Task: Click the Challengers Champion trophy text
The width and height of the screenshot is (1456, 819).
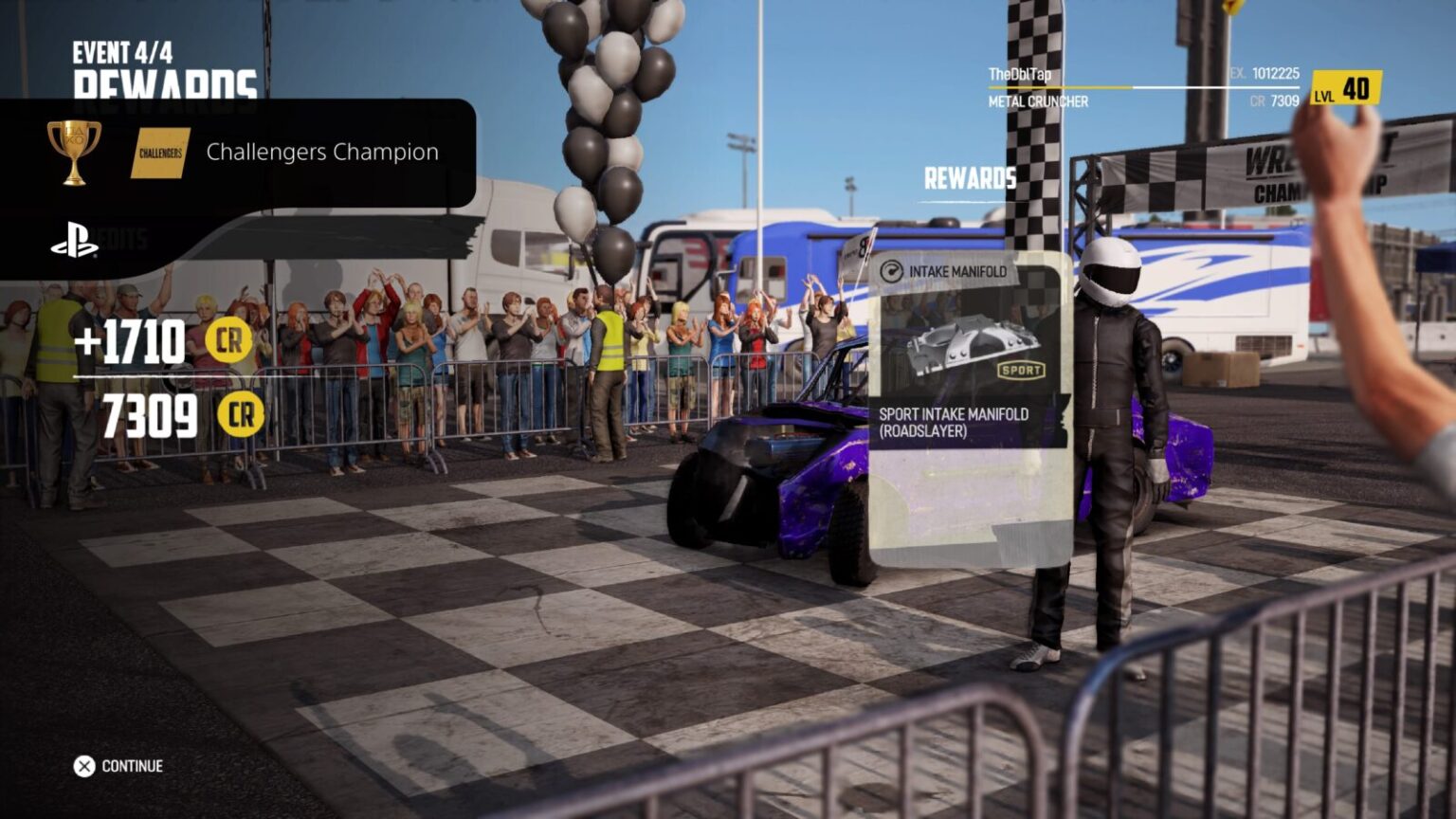Action: coord(322,152)
